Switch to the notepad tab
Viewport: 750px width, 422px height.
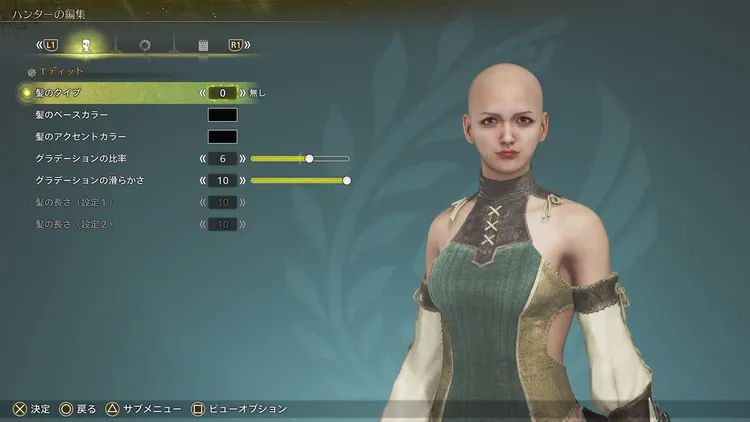pos(202,45)
